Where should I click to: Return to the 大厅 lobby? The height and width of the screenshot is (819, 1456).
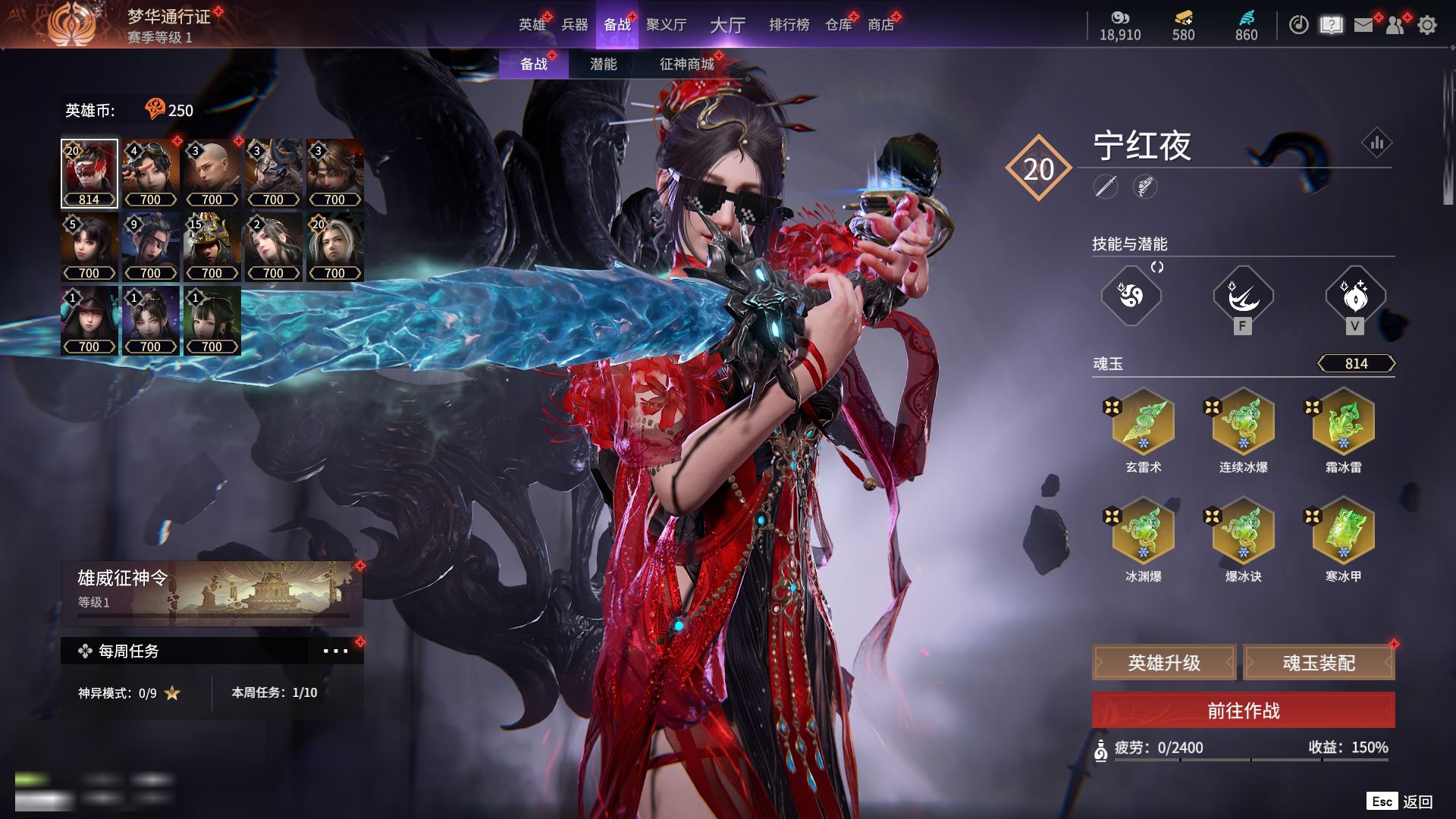[727, 25]
